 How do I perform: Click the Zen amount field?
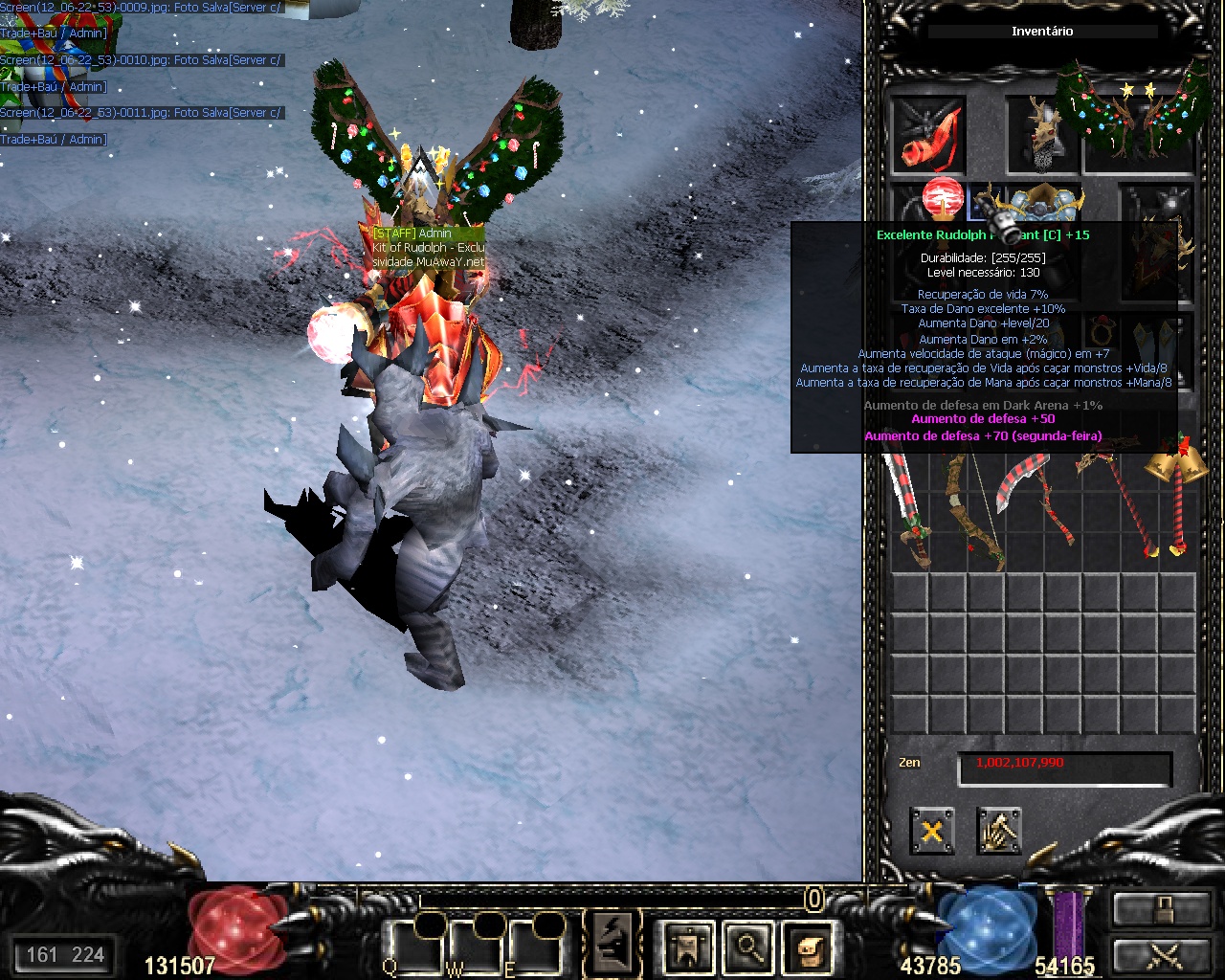pos(1064,768)
